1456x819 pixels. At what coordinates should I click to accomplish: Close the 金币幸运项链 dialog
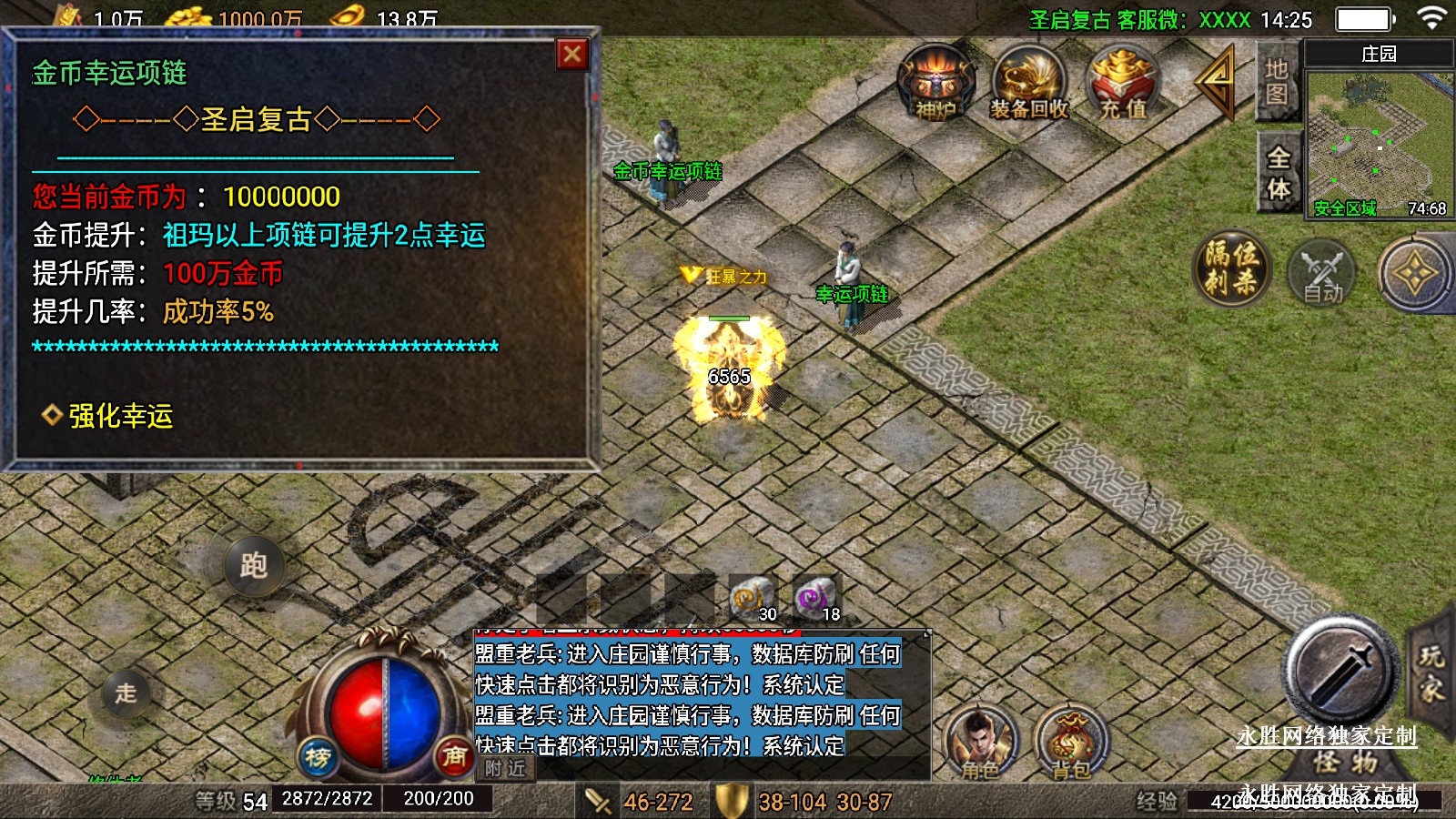(572, 55)
